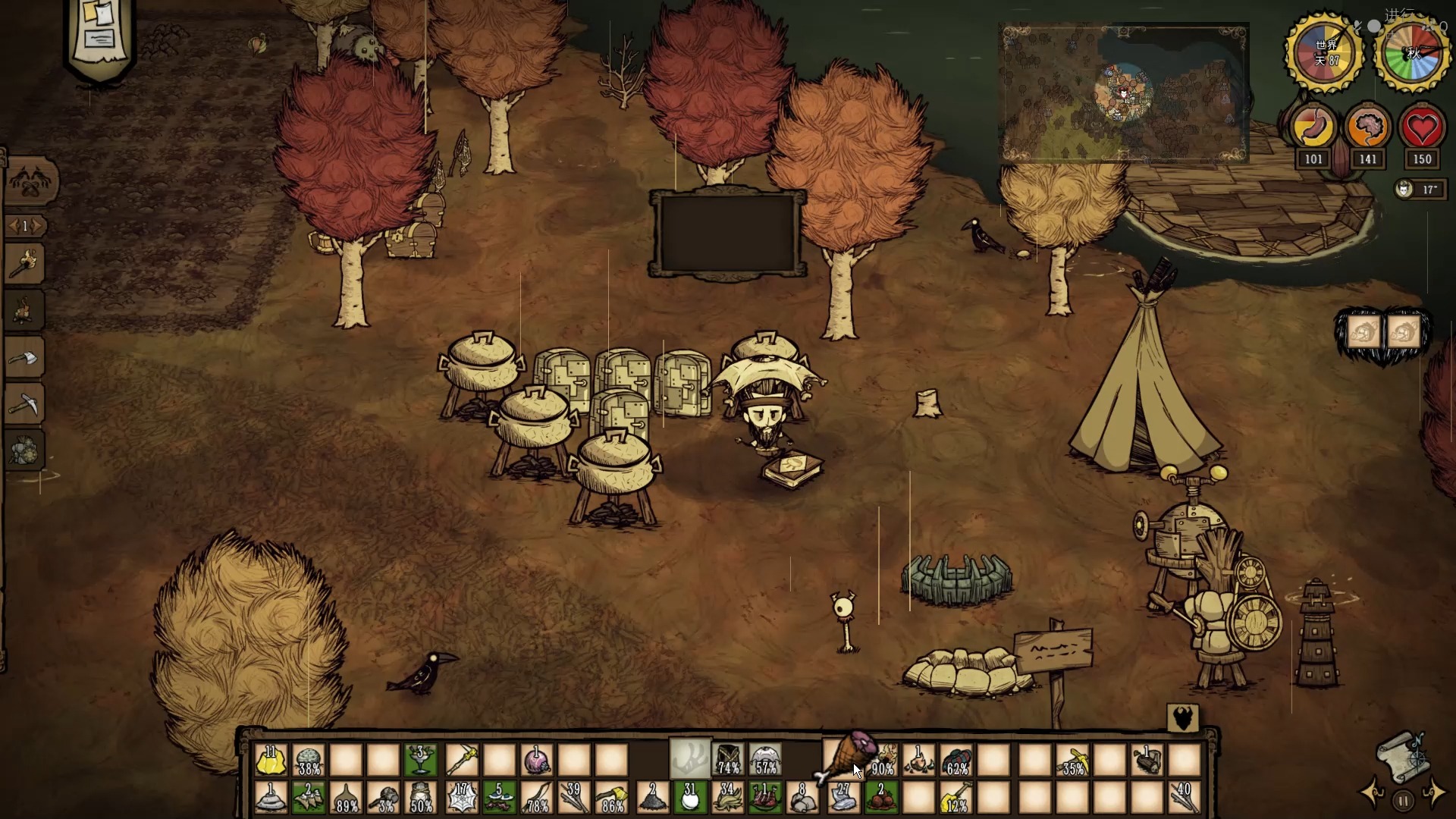Pause the game with pause button
Viewport: 1456px width, 819px height.
pyautogui.click(x=1403, y=800)
